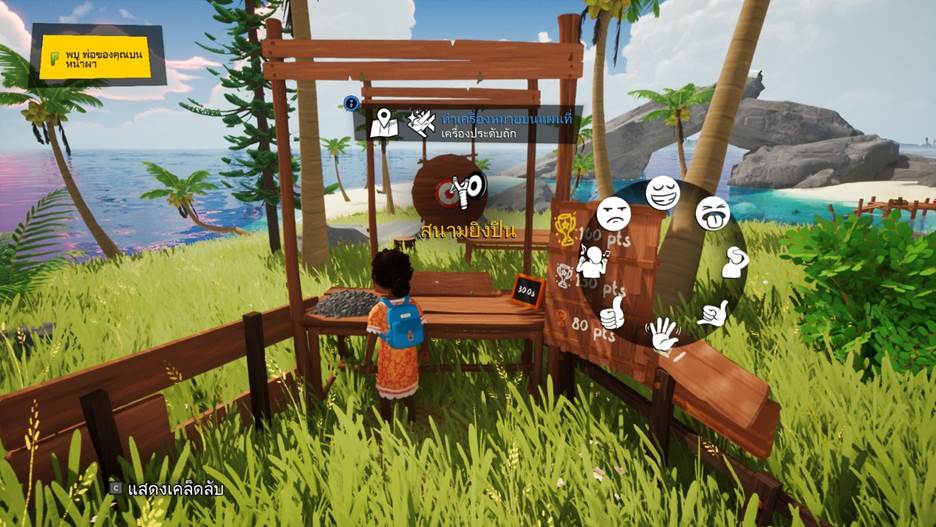Choose the laughing face emote
Viewport: 936px width, 527px height.
[x=661, y=191]
